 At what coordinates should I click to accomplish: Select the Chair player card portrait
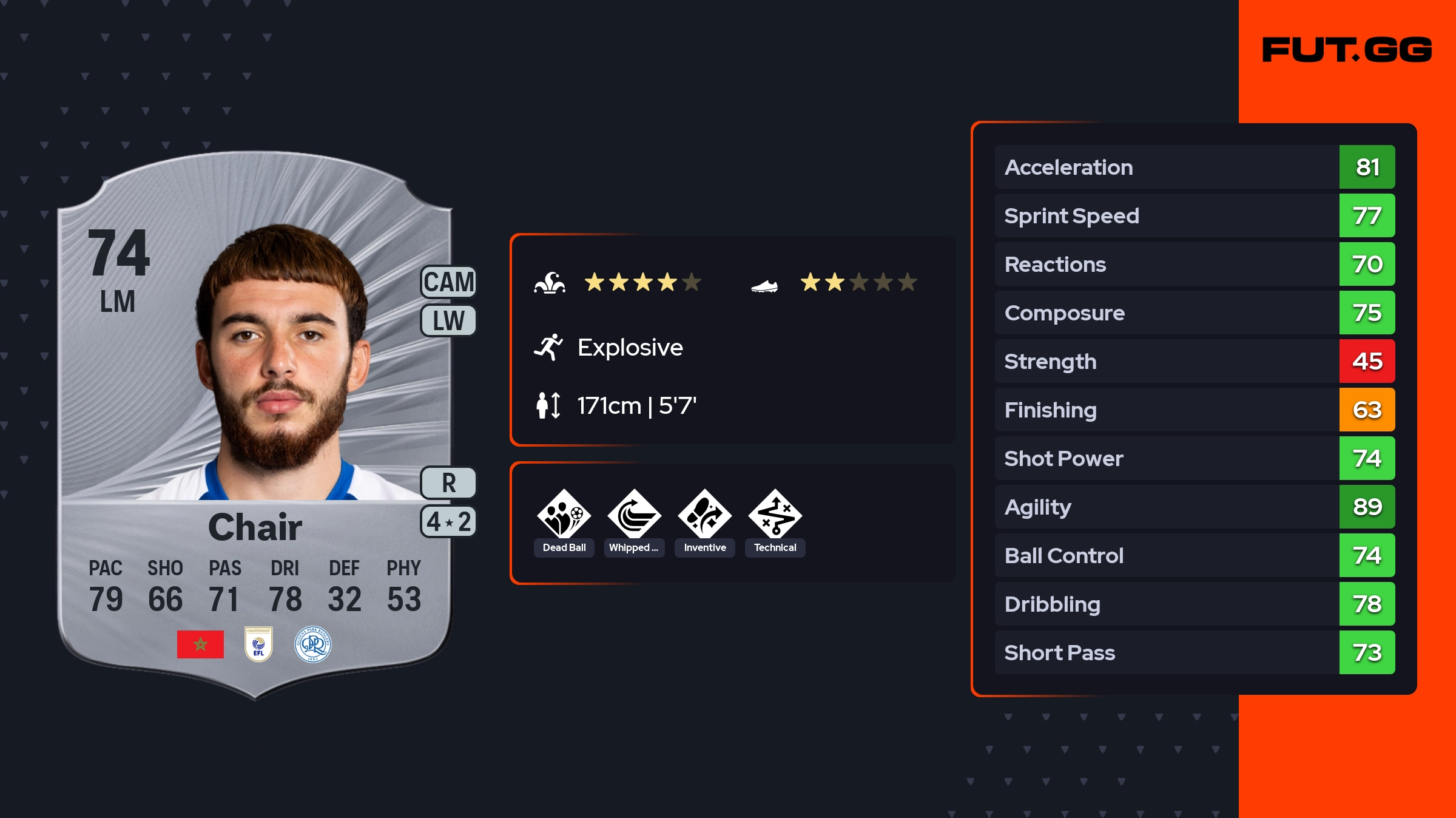tap(279, 364)
